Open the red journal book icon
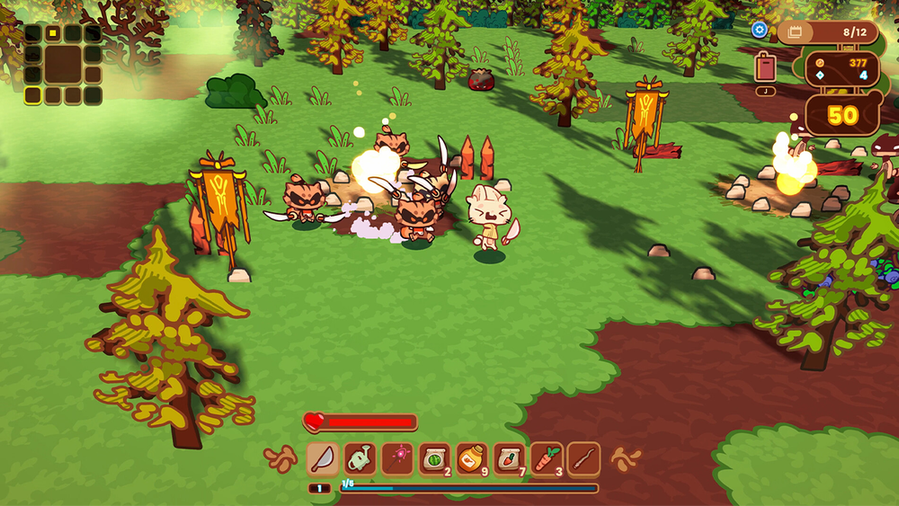Image resolution: width=899 pixels, height=506 pixels. [x=766, y=67]
